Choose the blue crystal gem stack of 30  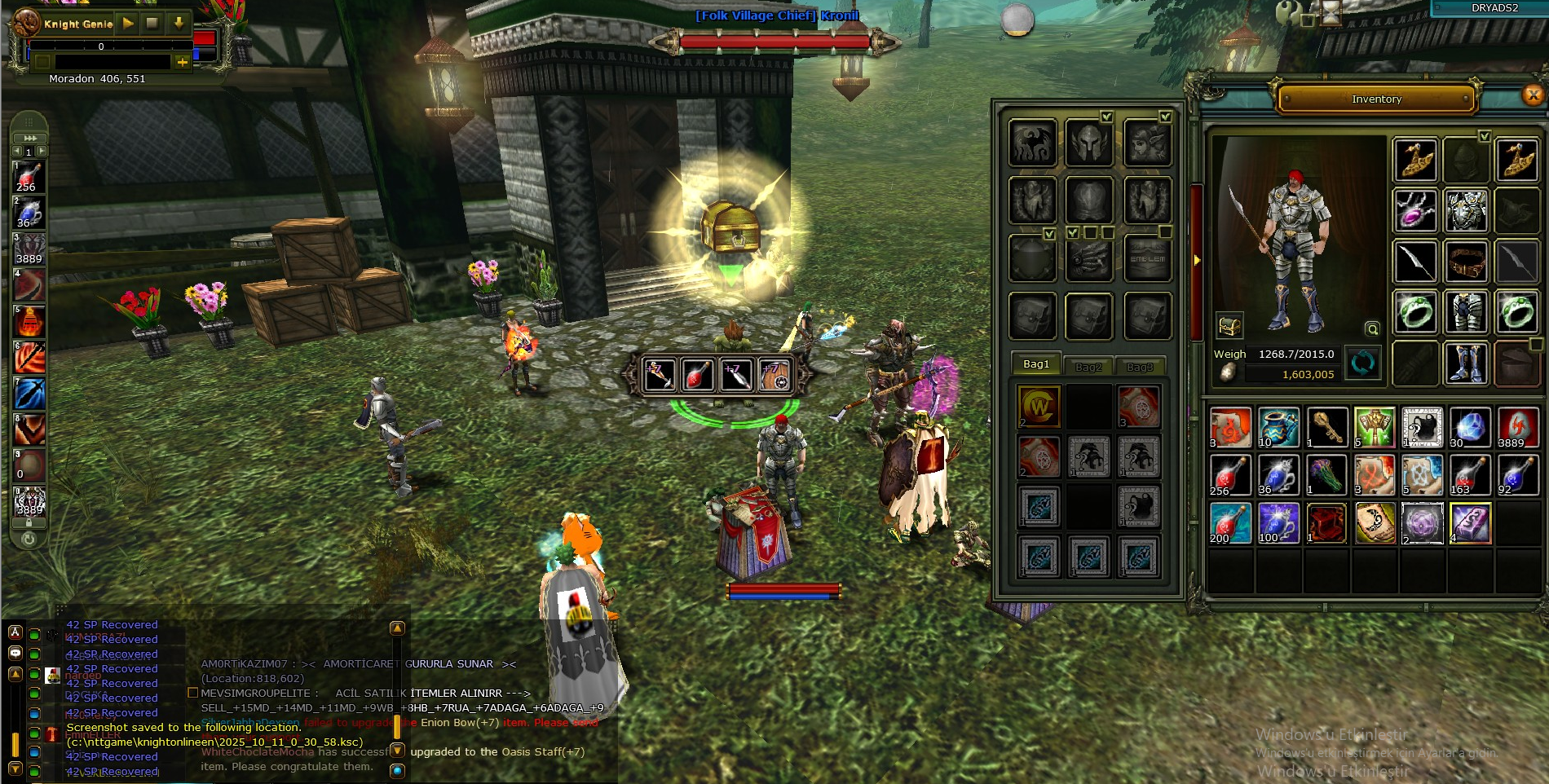[x=1469, y=427]
